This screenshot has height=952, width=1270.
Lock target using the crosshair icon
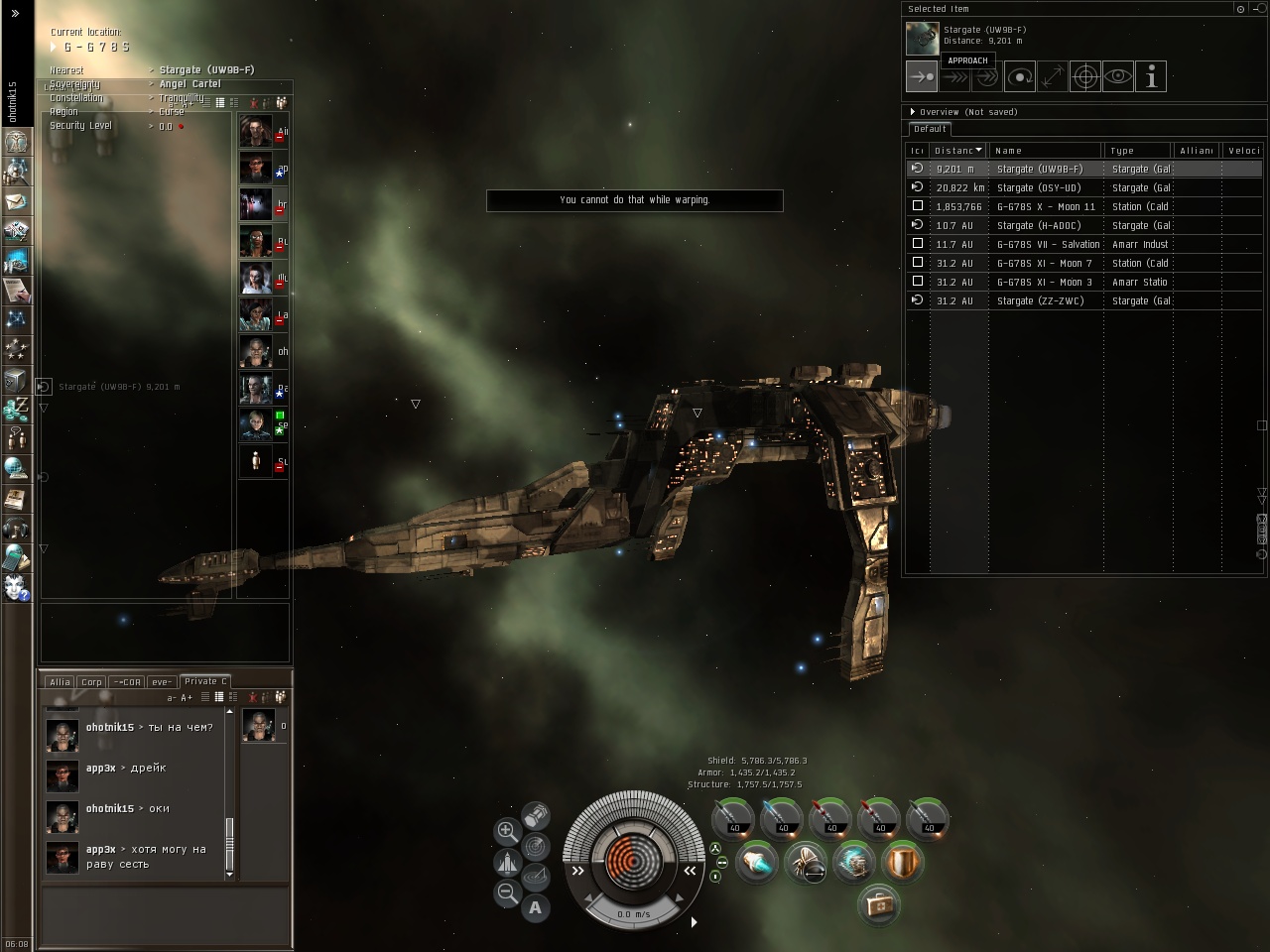[x=1085, y=76]
